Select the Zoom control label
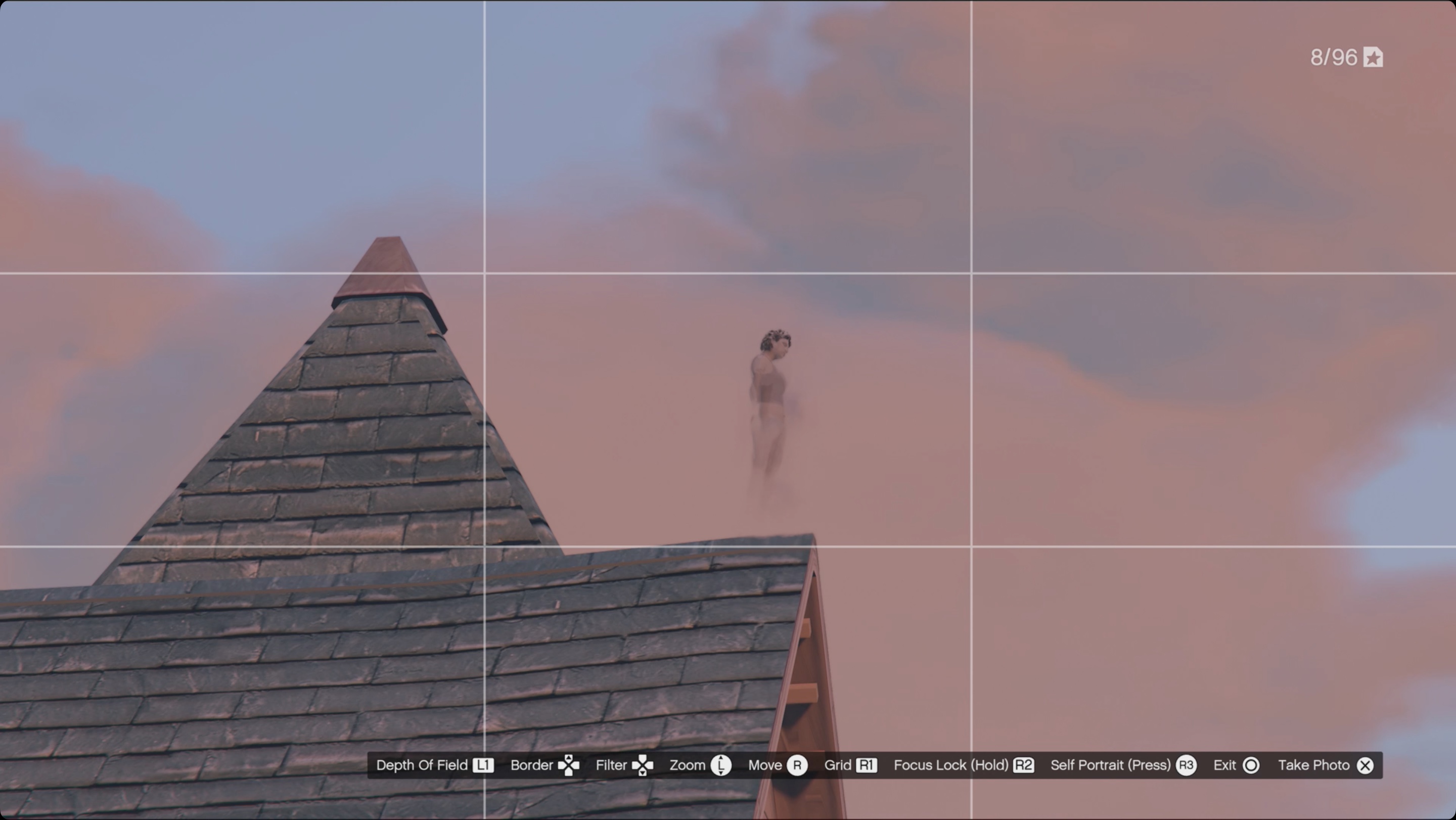Image resolution: width=1456 pixels, height=820 pixels. pyautogui.click(x=688, y=765)
